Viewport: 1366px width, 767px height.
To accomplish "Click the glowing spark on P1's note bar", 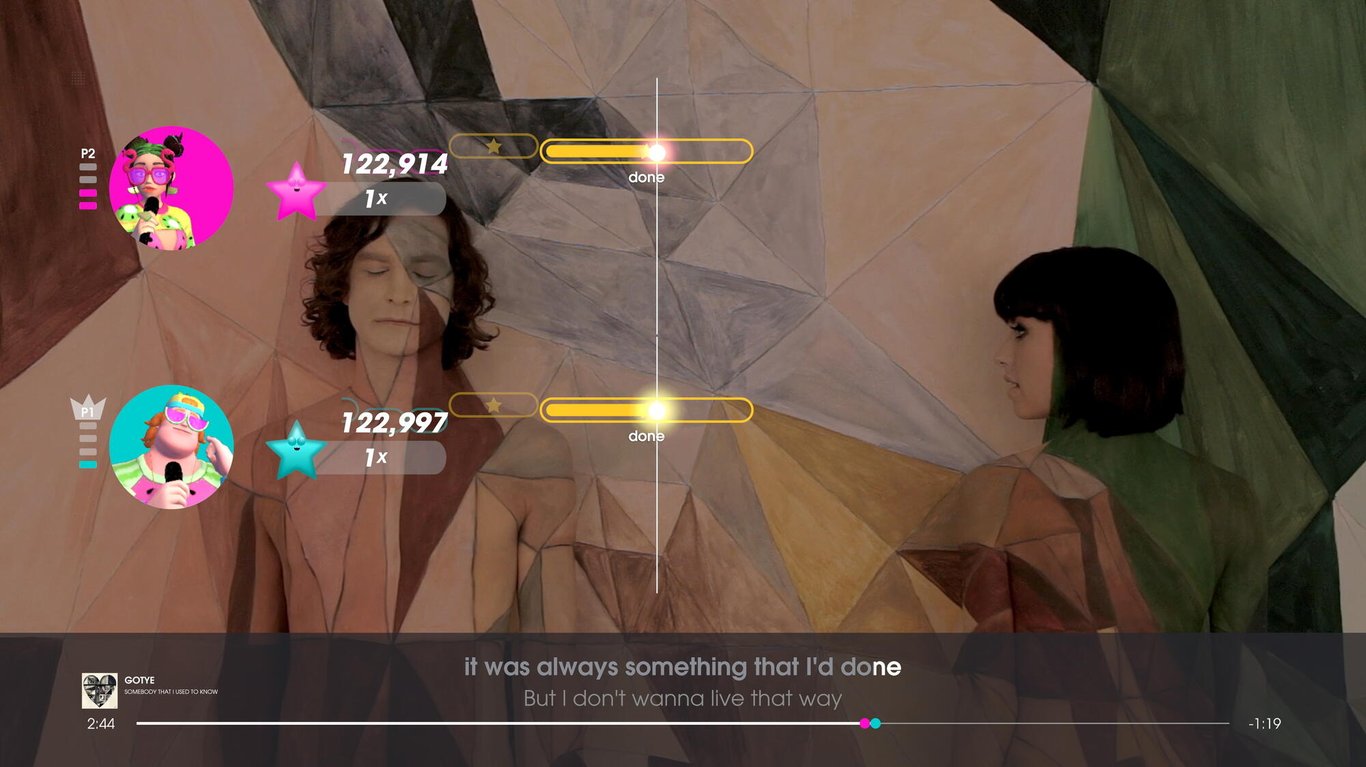I will pyautogui.click(x=657, y=410).
